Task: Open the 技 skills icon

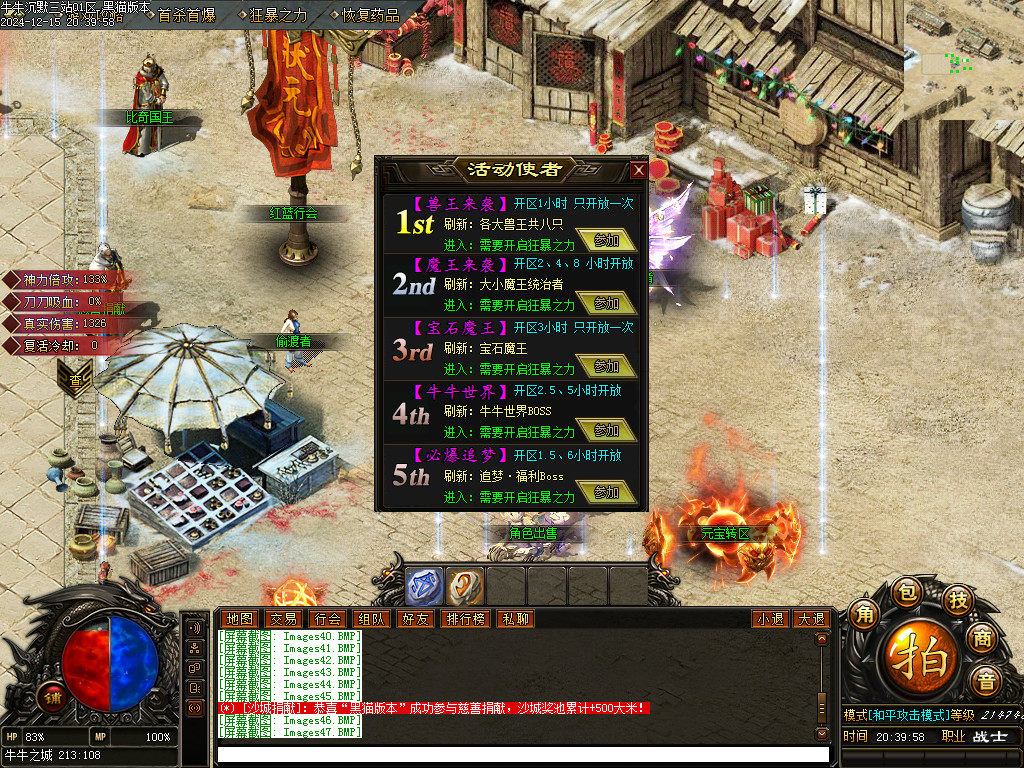Action: (x=958, y=599)
